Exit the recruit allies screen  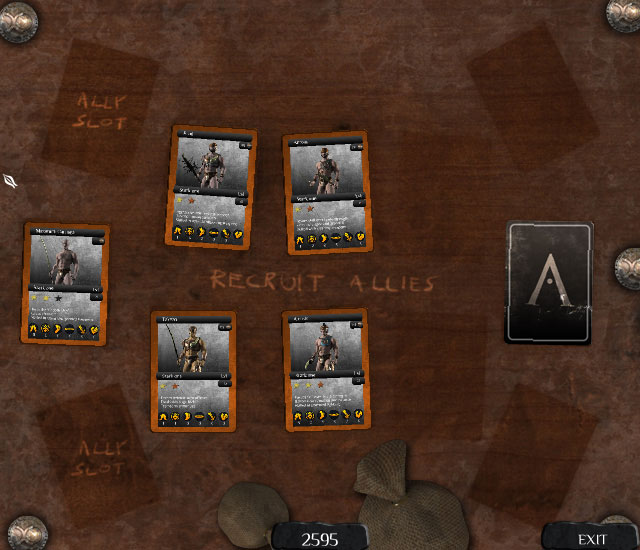pyautogui.click(x=592, y=538)
